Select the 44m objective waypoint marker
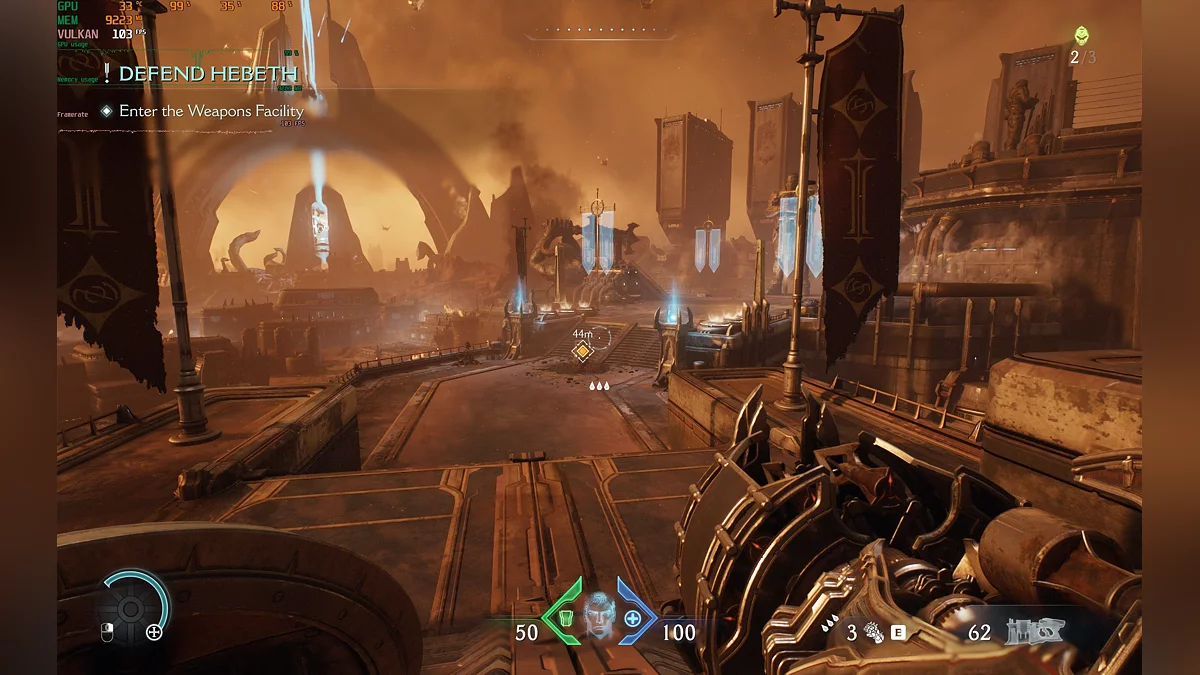Screen dimensions: 1200x675 [581, 351]
